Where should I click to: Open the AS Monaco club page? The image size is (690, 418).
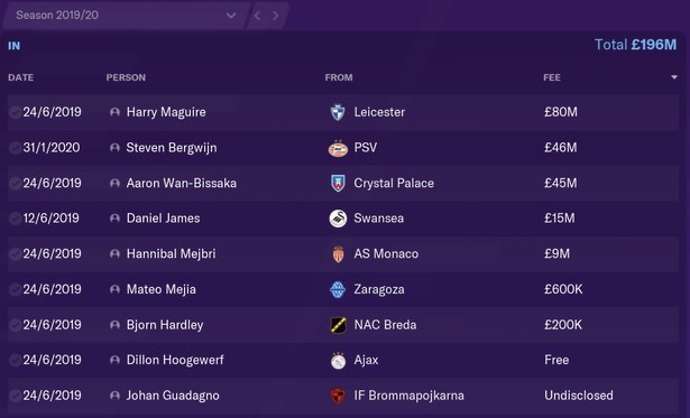[x=386, y=254]
